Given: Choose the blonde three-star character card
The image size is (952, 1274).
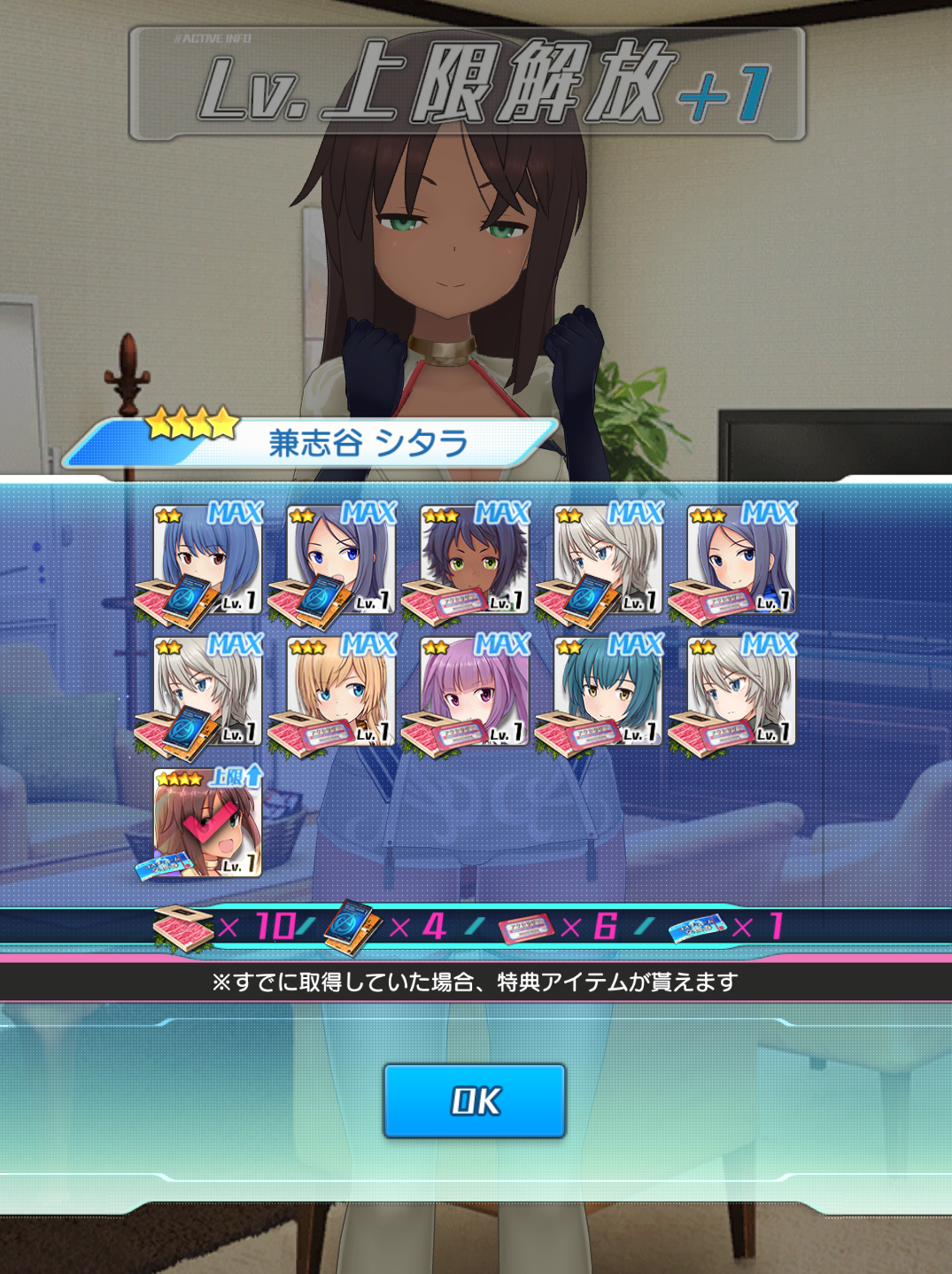Looking at the screenshot, I should point(341,690).
